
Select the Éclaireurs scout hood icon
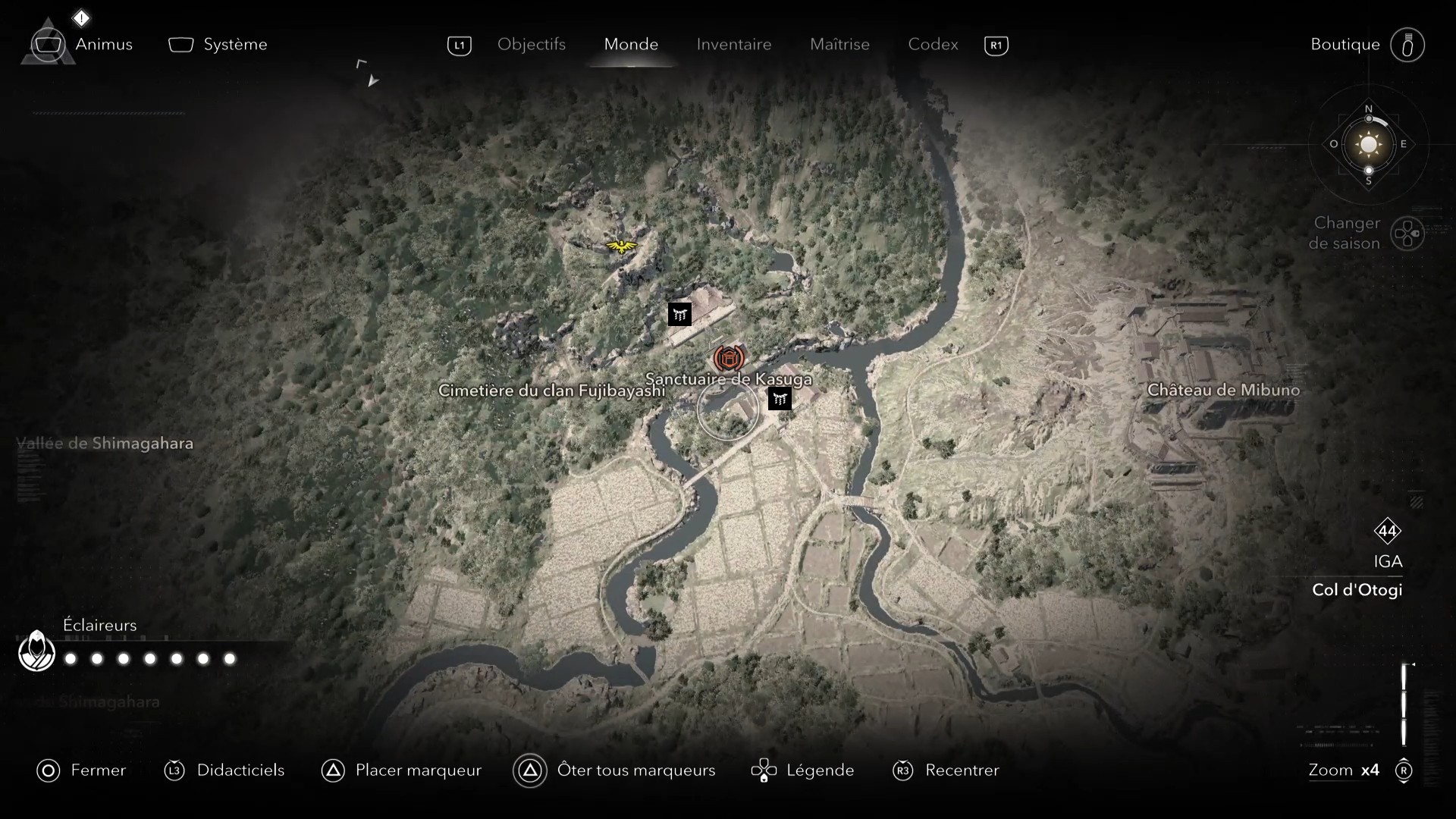(x=36, y=651)
